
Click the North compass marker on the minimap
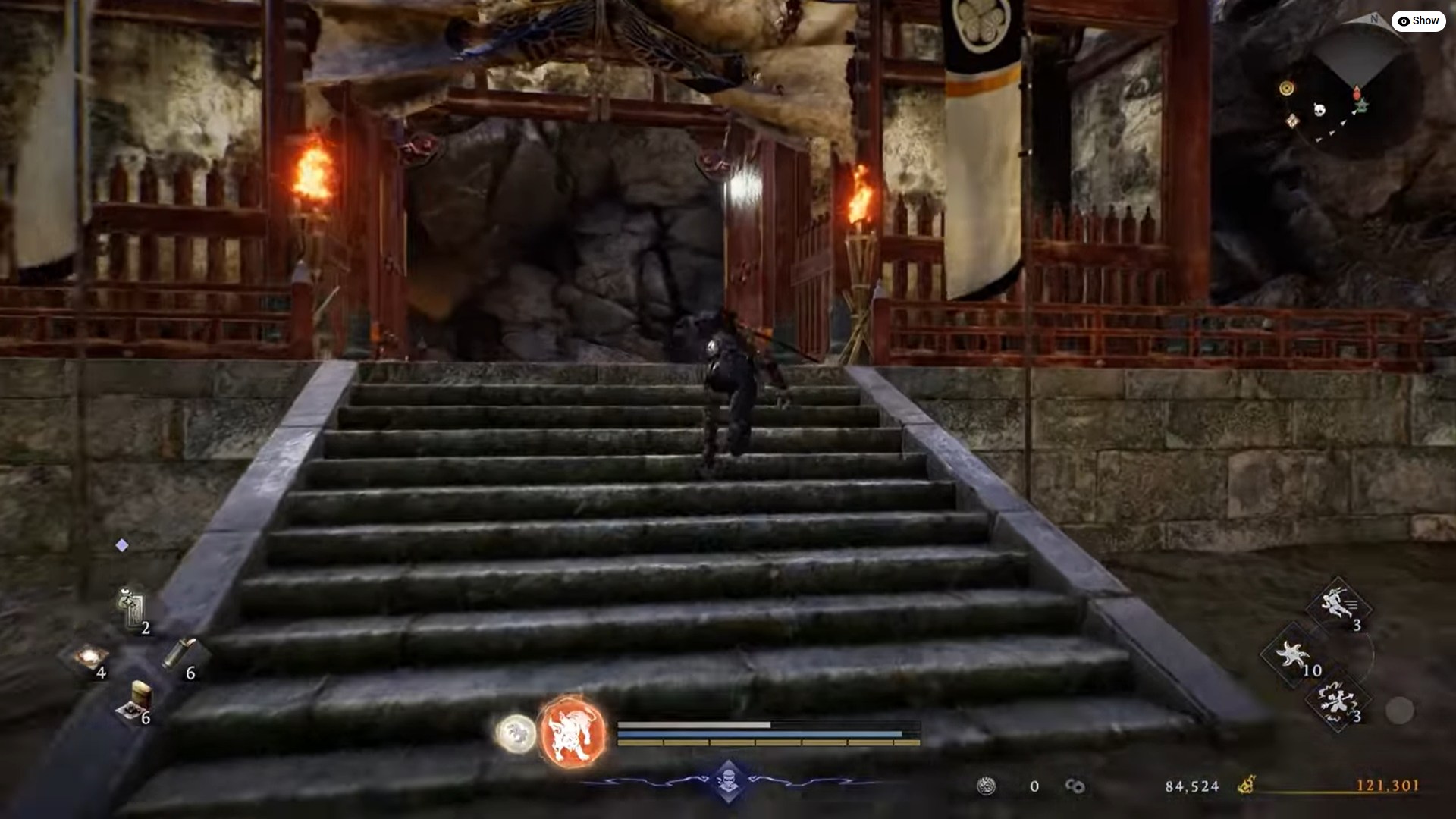click(1374, 18)
